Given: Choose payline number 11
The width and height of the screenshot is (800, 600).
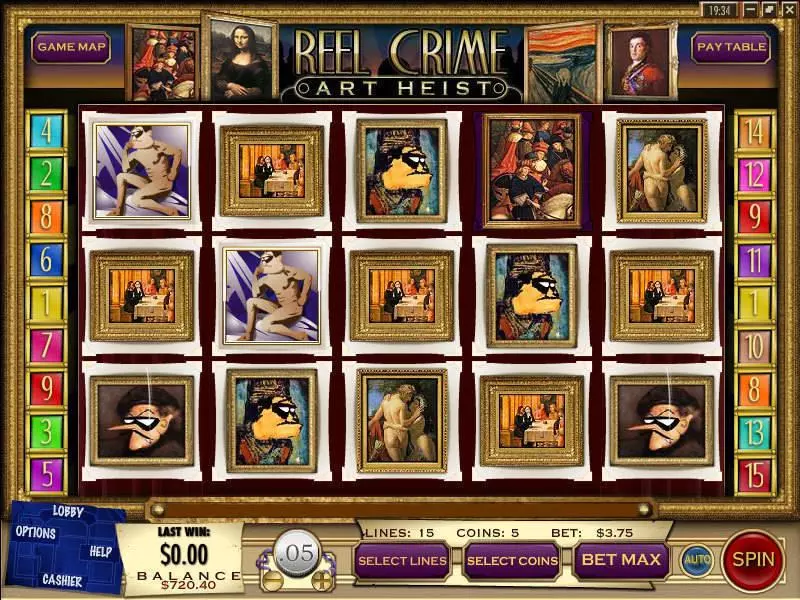Looking at the screenshot, I should point(754,260).
